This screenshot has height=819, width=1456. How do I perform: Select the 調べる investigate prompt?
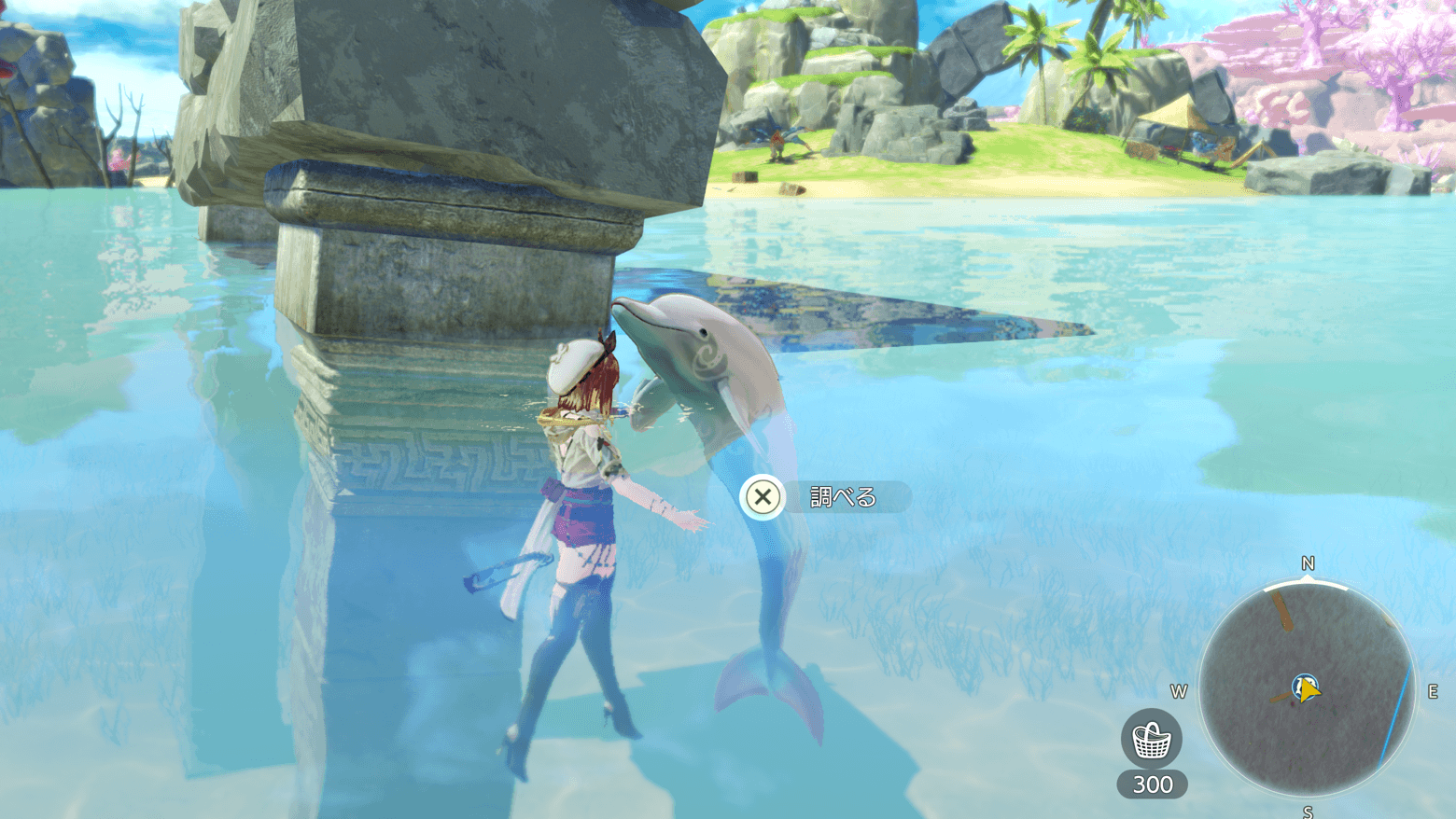tap(825, 497)
